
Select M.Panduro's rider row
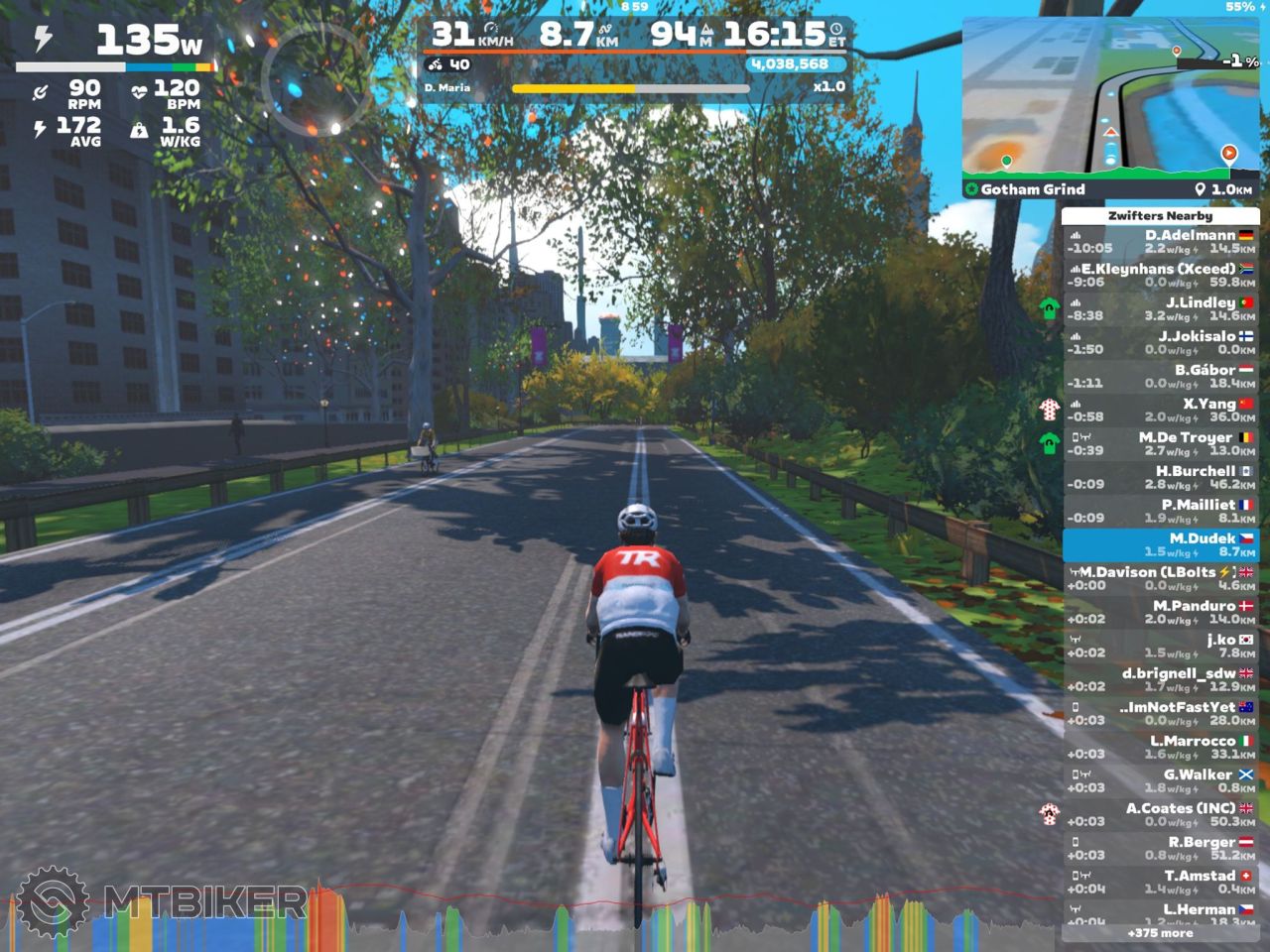(x=1161, y=613)
